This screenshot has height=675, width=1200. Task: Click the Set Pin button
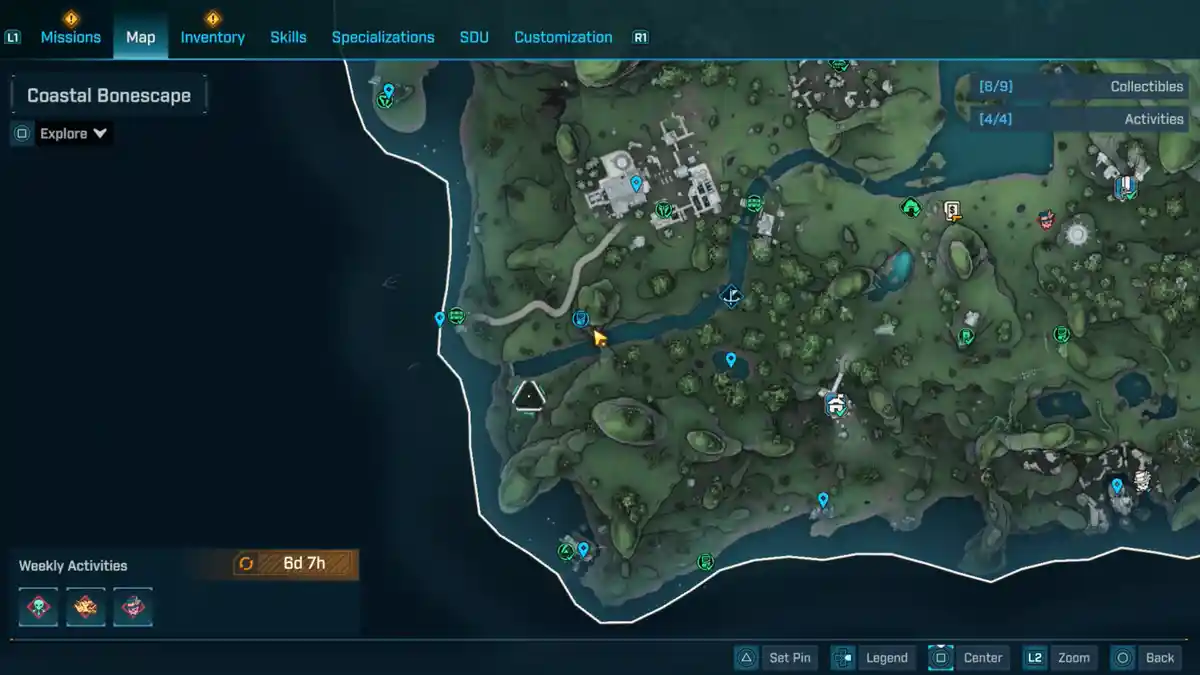click(x=777, y=658)
